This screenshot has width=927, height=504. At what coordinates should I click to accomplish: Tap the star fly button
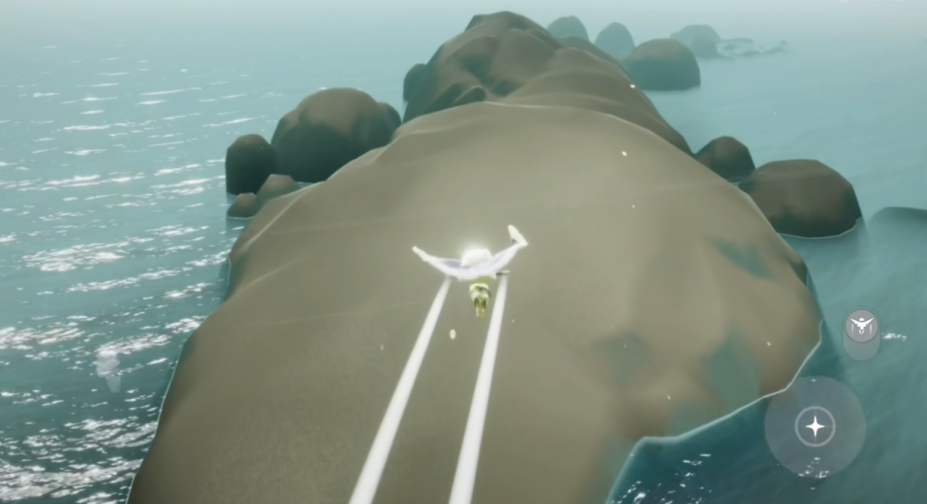814,427
